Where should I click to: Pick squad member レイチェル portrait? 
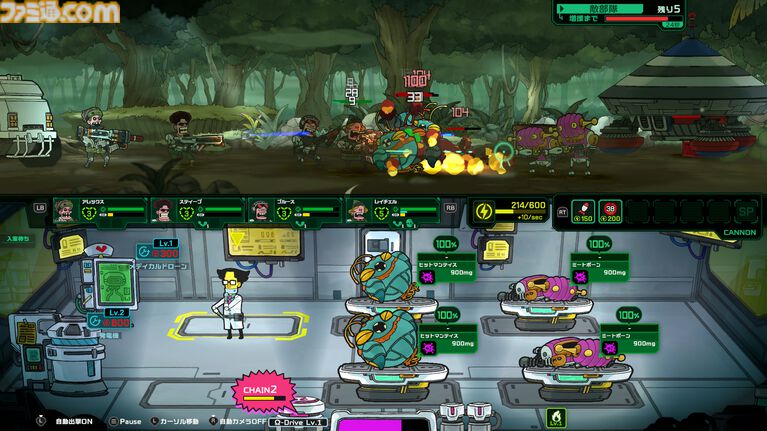(x=357, y=210)
